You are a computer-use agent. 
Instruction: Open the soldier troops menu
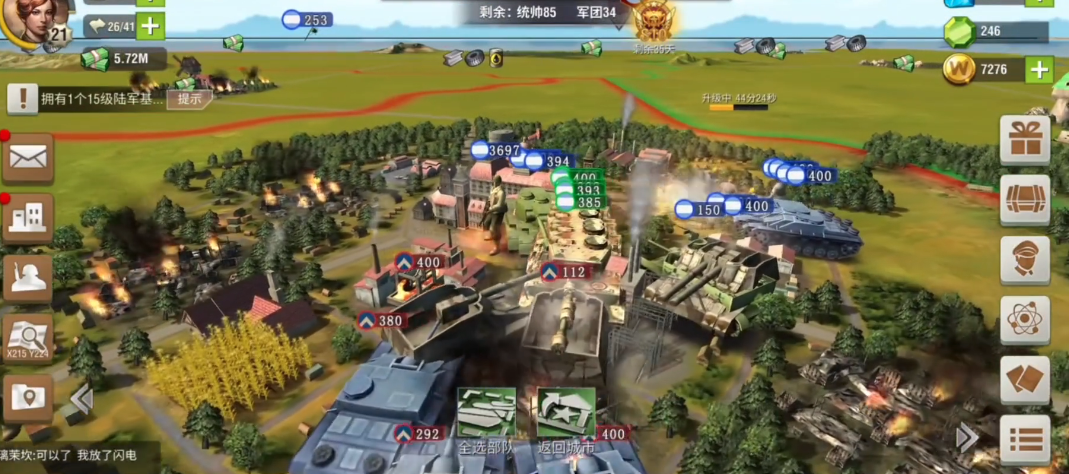click(28, 278)
